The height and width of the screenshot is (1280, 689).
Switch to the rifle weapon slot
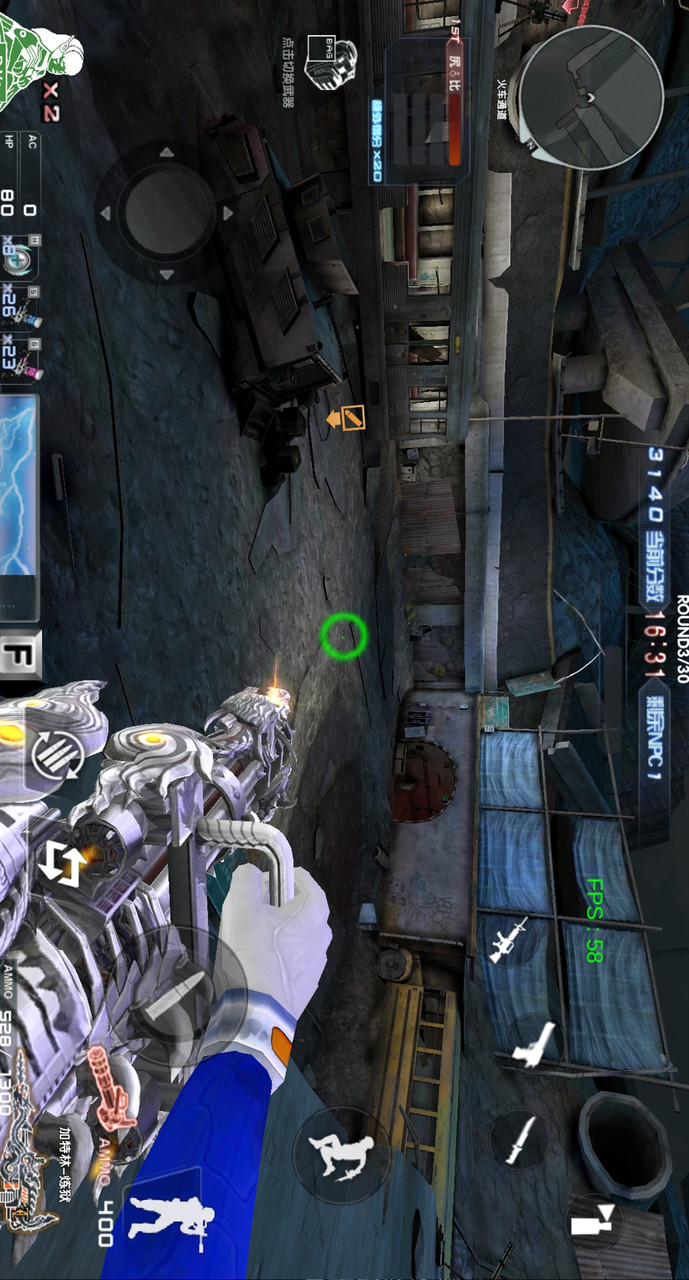pyautogui.click(x=508, y=940)
